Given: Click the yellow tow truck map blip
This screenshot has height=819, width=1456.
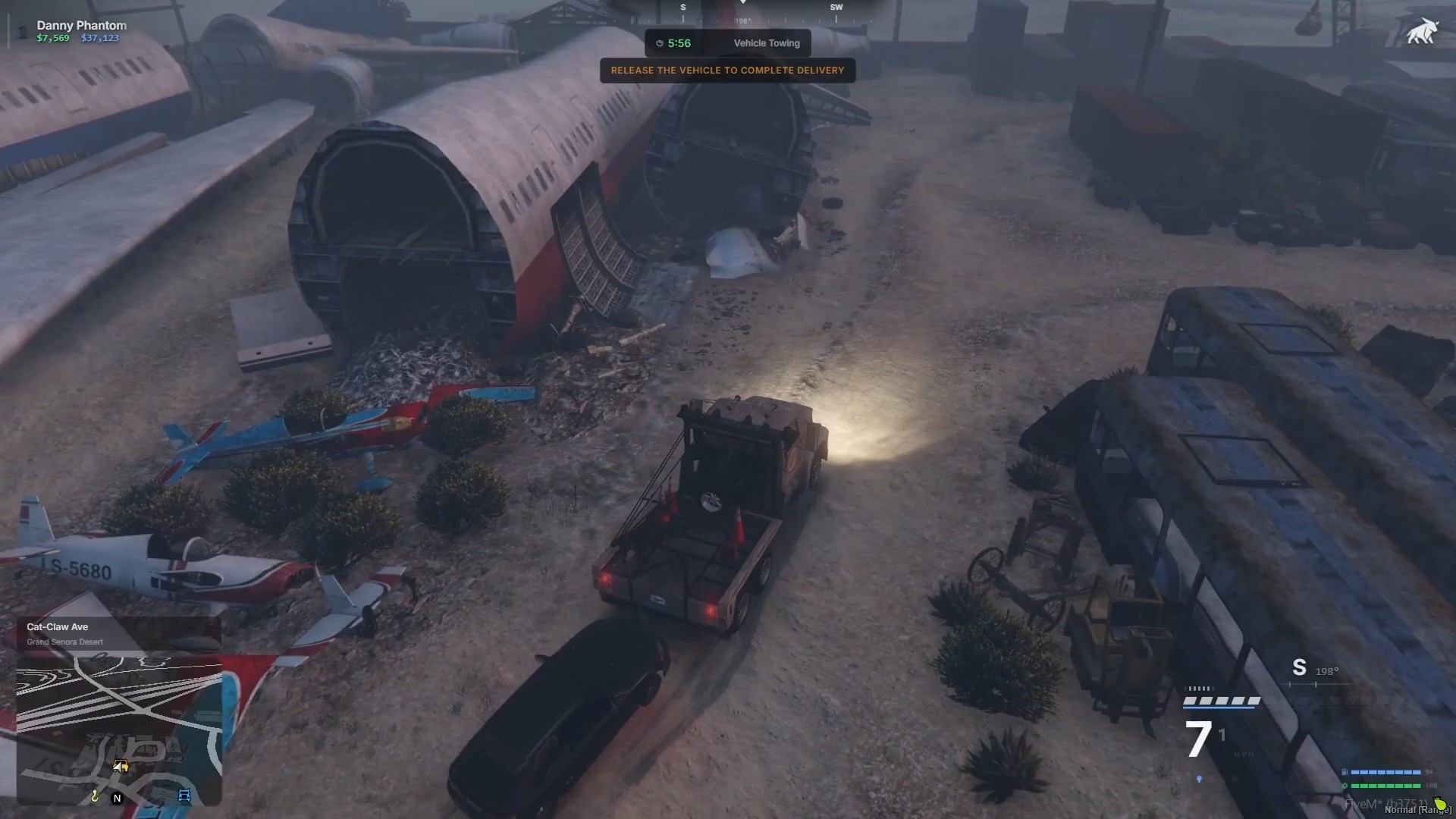Looking at the screenshot, I should pyautogui.click(x=121, y=767).
